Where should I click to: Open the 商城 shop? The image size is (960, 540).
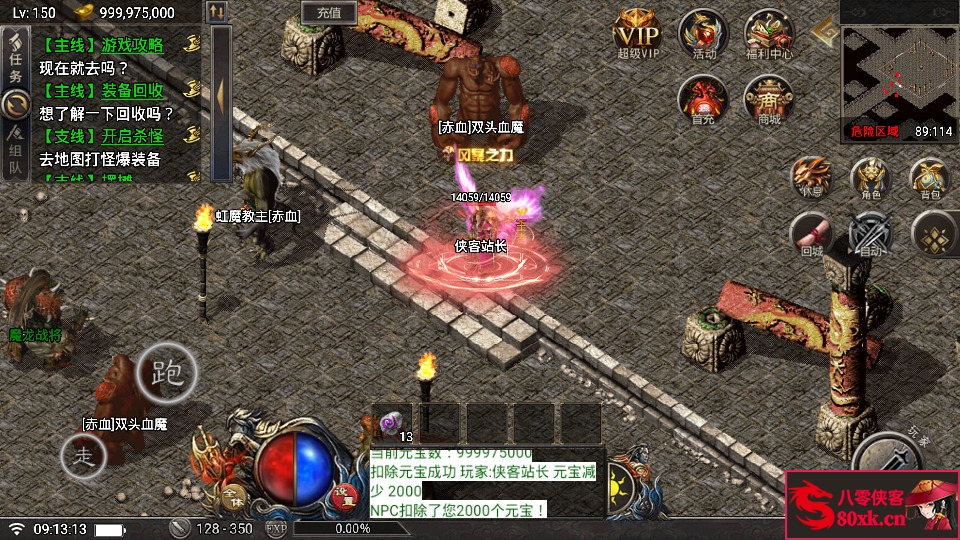768,99
